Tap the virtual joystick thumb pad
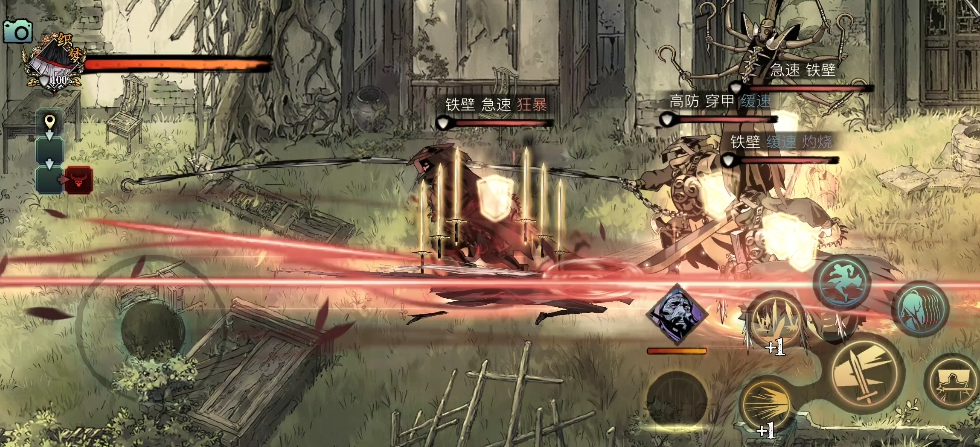 pos(149,325)
